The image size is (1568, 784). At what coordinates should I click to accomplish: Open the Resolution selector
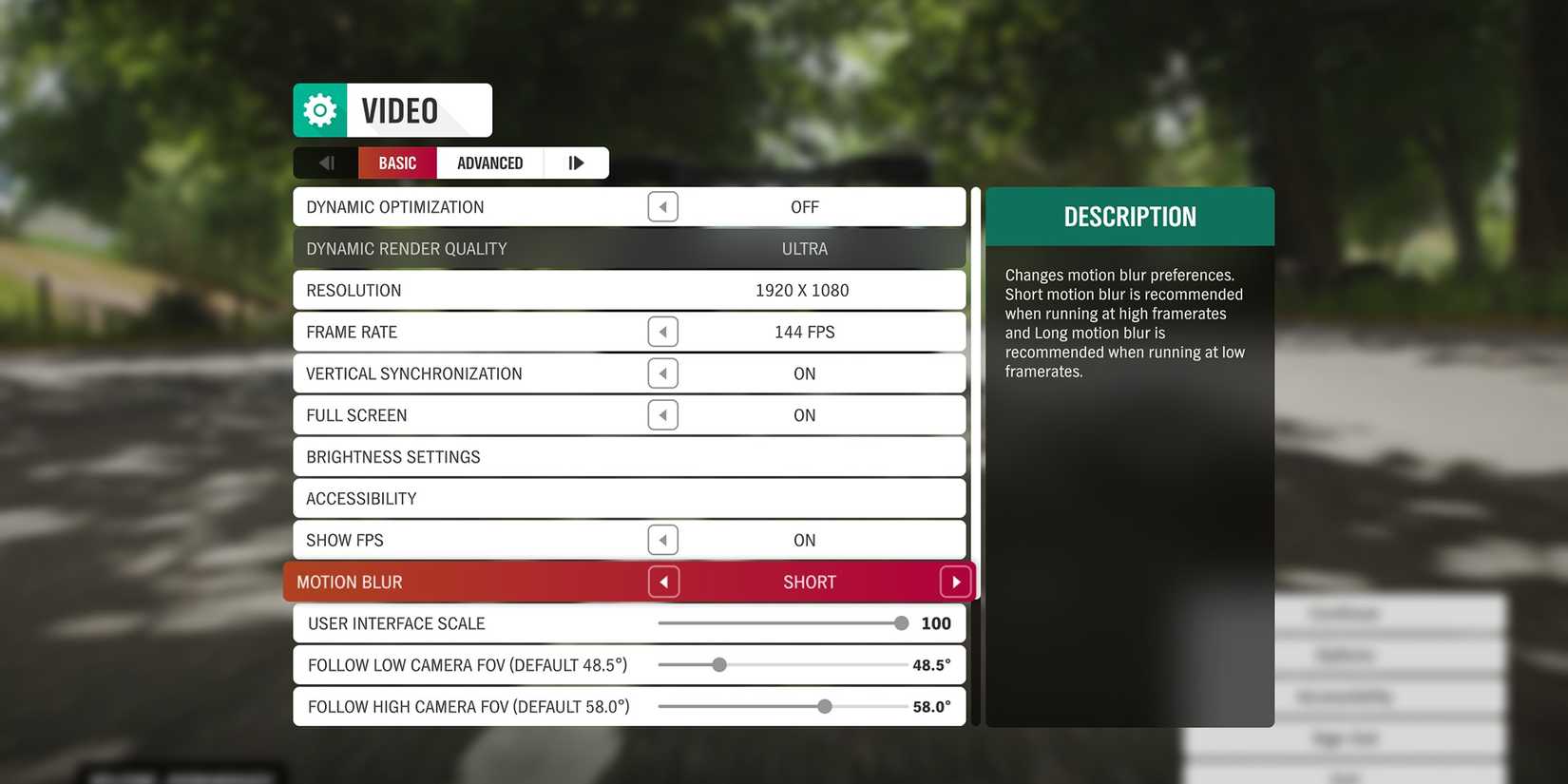click(629, 290)
